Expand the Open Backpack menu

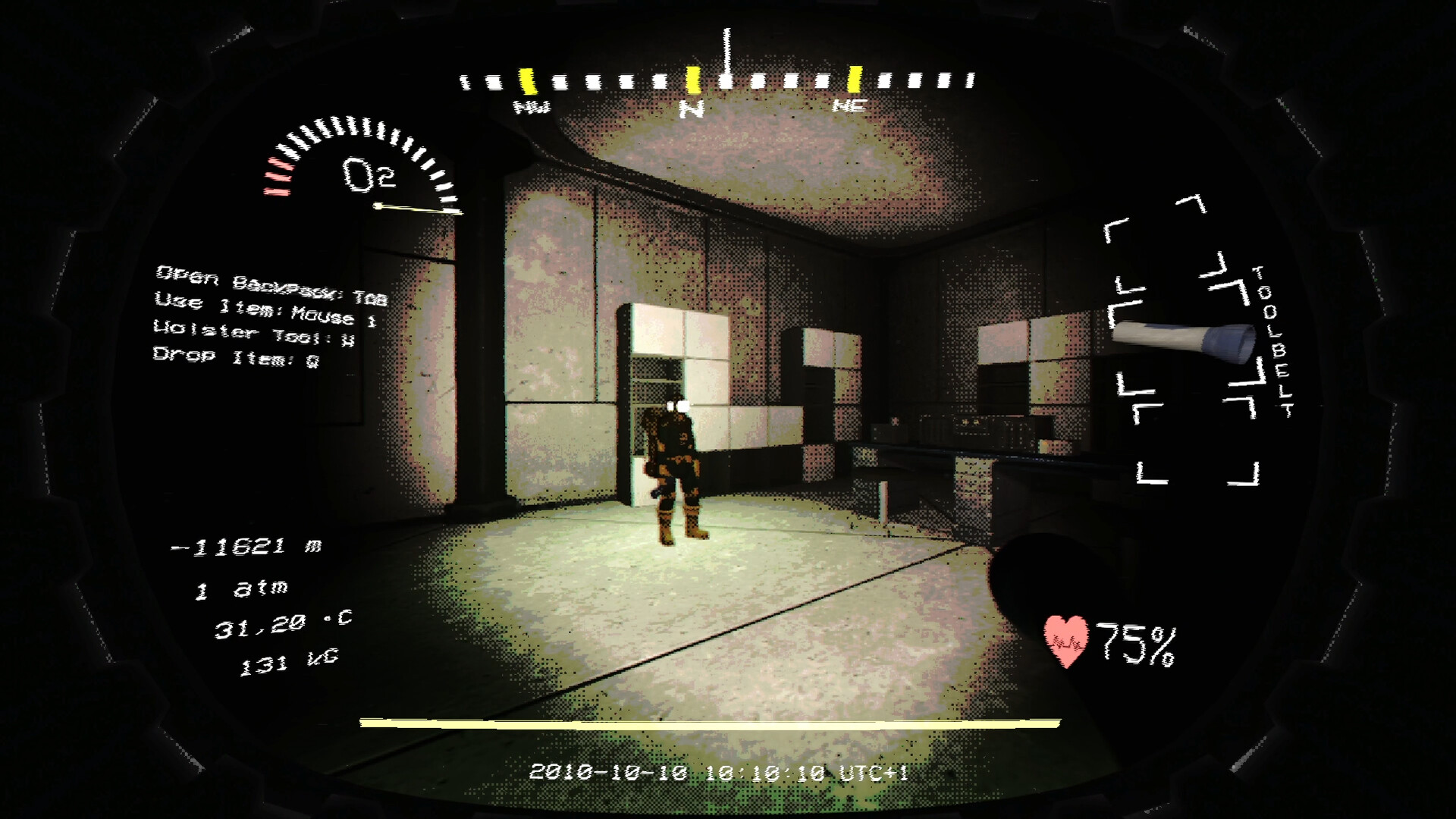(269, 277)
